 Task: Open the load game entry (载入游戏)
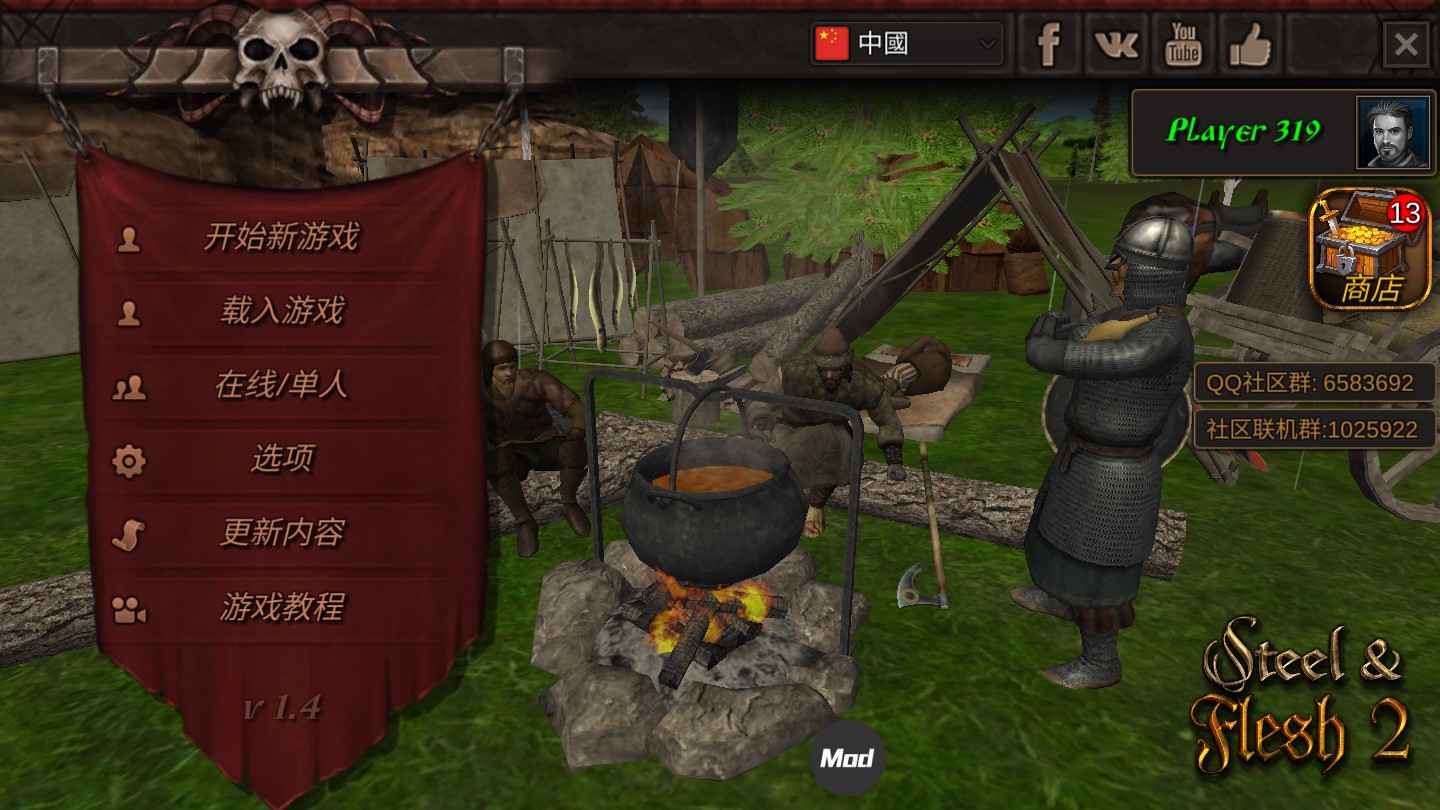click(281, 312)
